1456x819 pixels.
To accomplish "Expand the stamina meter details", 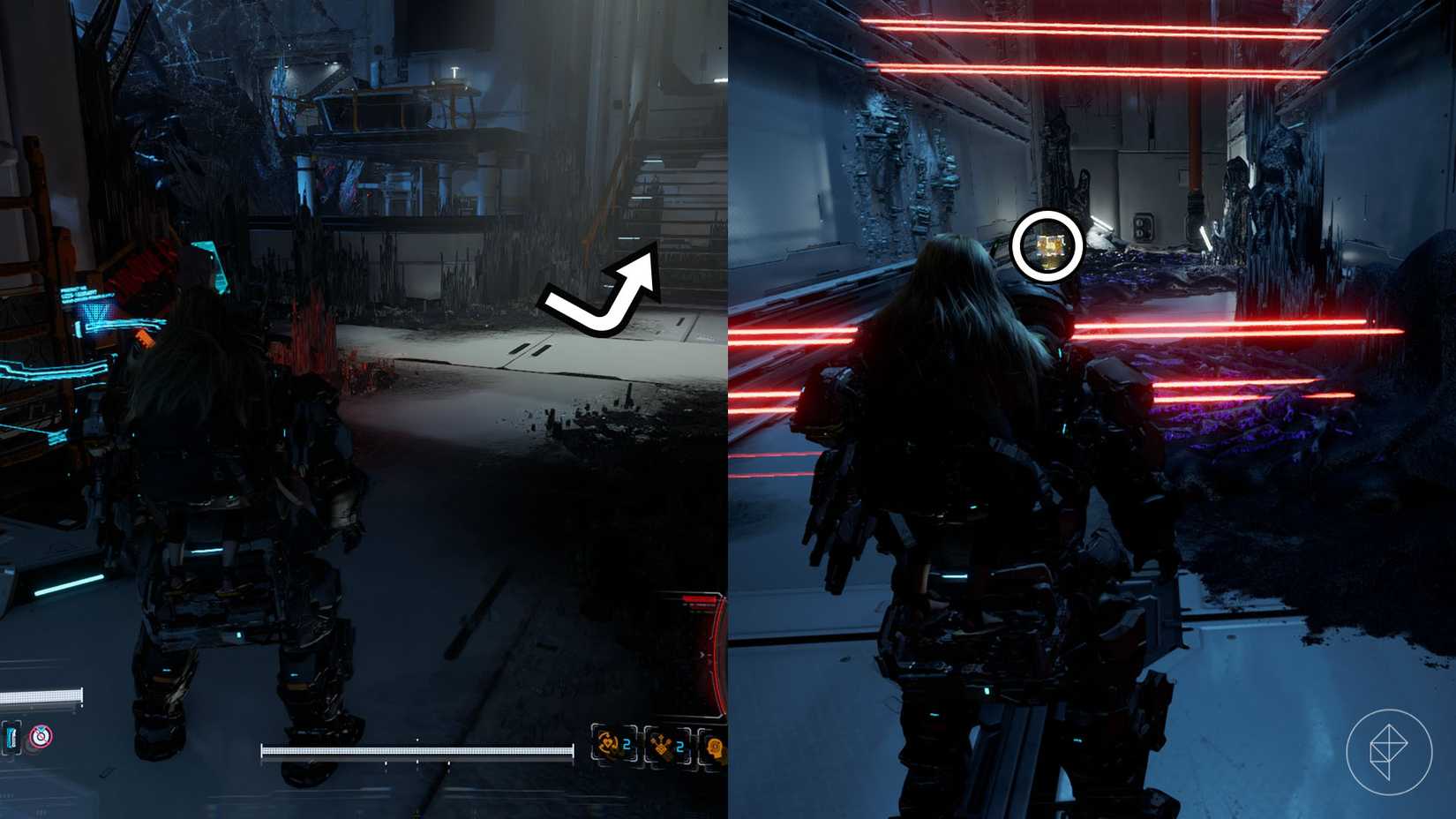I will [415, 753].
